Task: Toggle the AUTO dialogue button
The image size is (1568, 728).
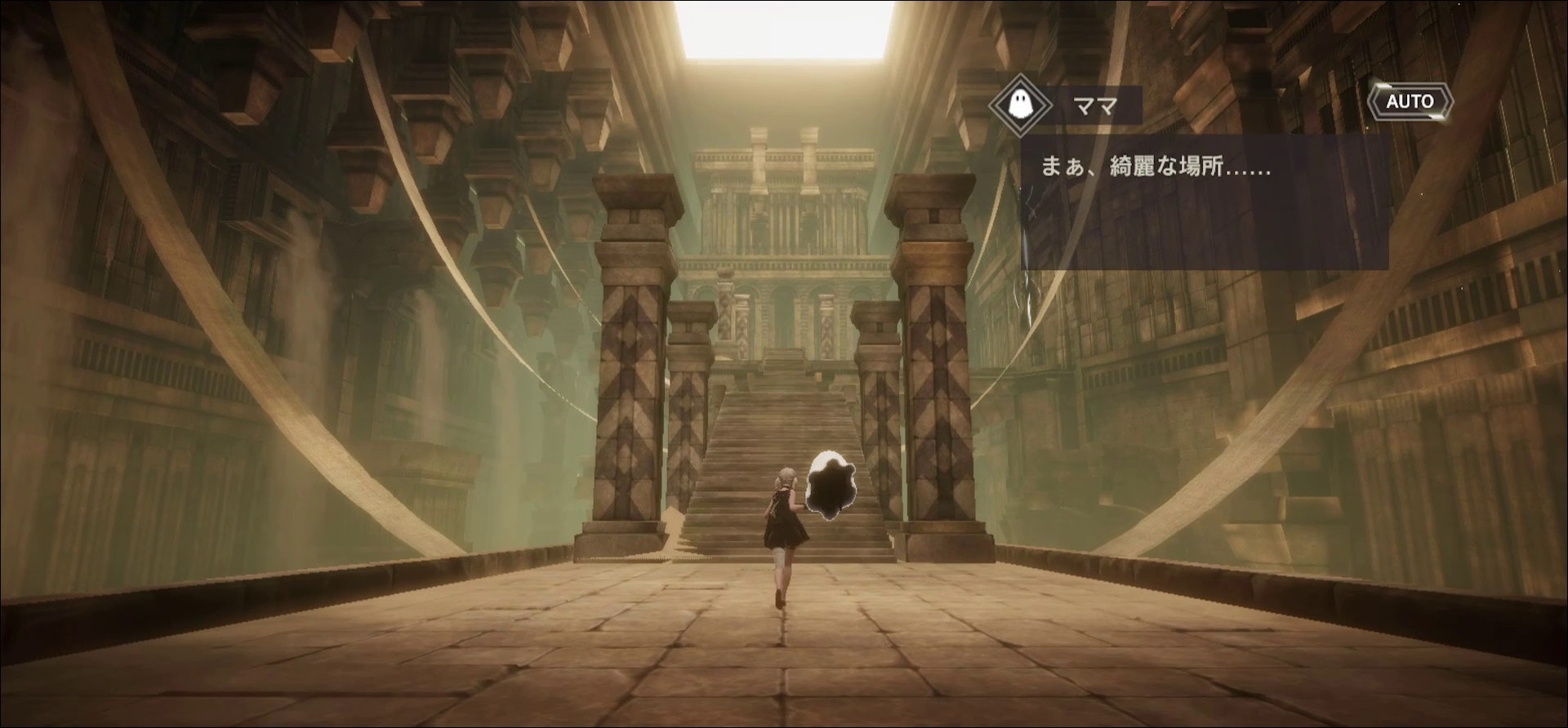Action: [x=1410, y=101]
